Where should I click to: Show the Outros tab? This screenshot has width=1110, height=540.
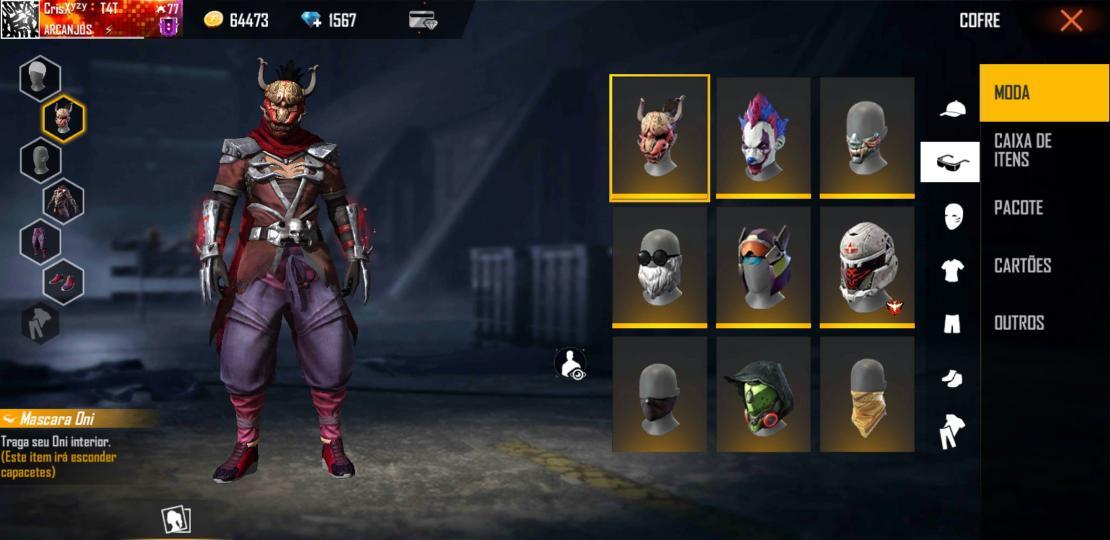click(x=1044, y=322)
